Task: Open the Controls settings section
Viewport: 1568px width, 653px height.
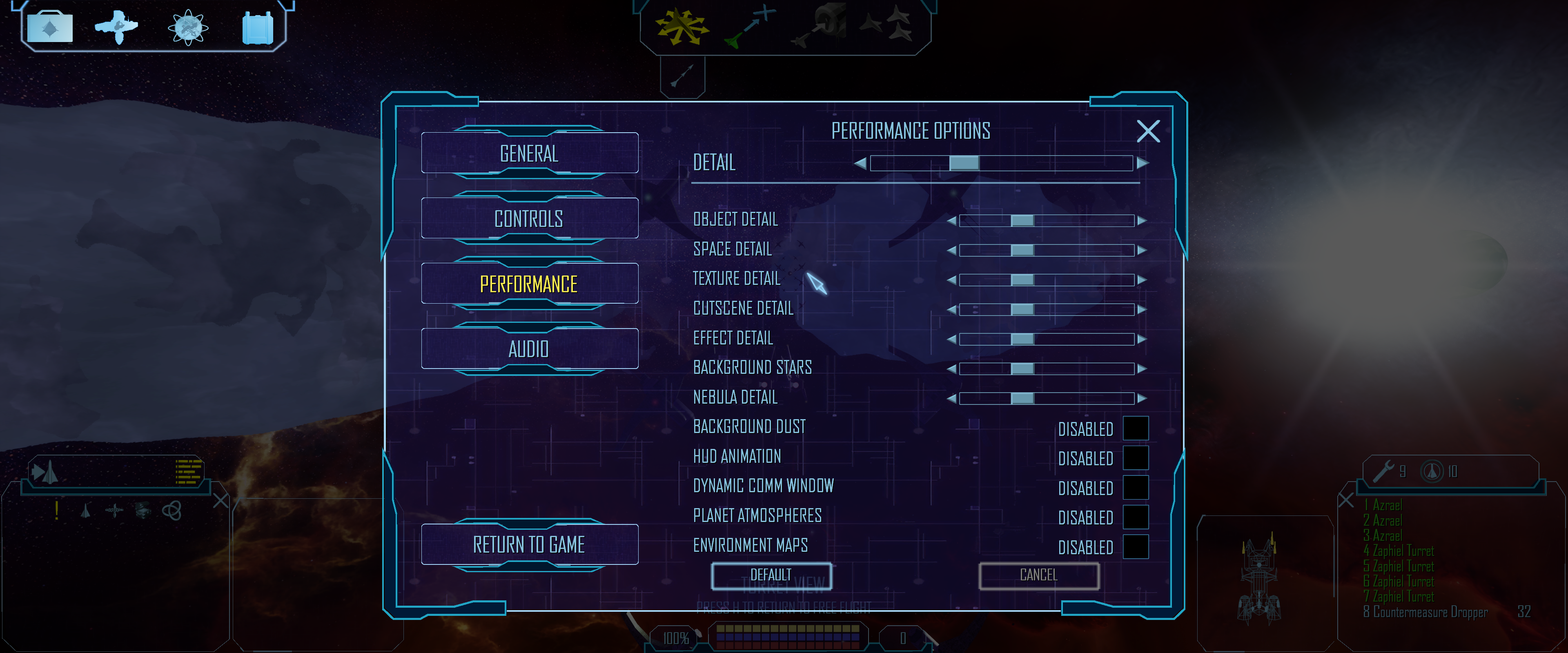Action: point(528,218)
